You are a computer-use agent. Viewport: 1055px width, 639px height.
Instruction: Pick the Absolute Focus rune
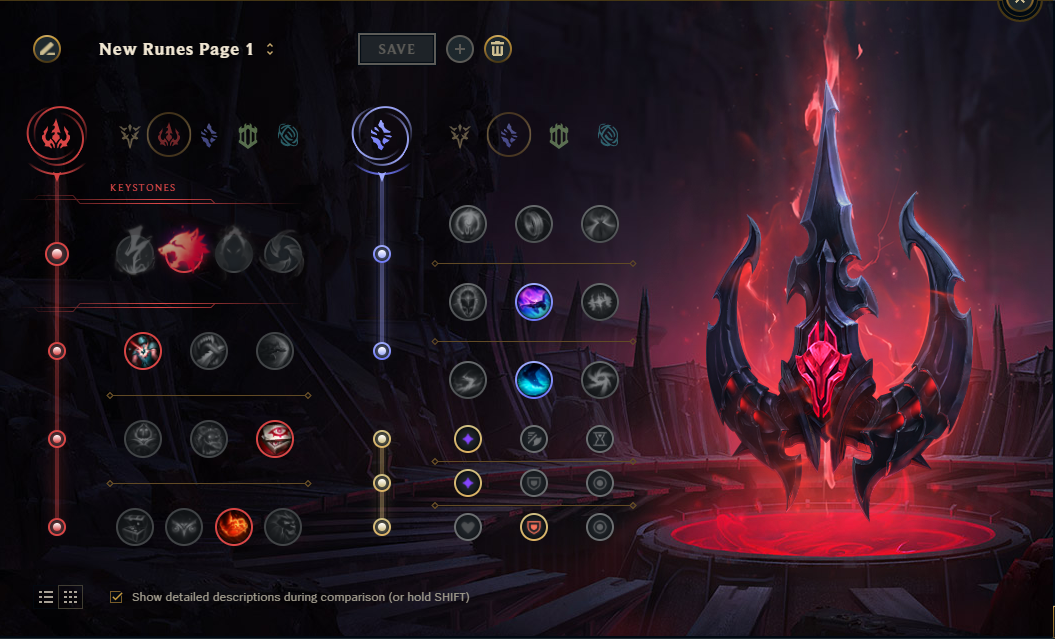(x=600, y=302)
